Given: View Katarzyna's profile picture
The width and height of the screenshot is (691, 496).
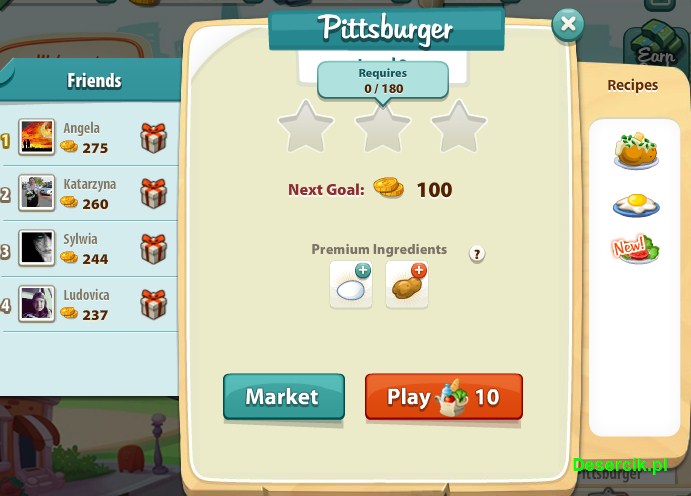Looking at the screenshot, I should click(37, 193).
